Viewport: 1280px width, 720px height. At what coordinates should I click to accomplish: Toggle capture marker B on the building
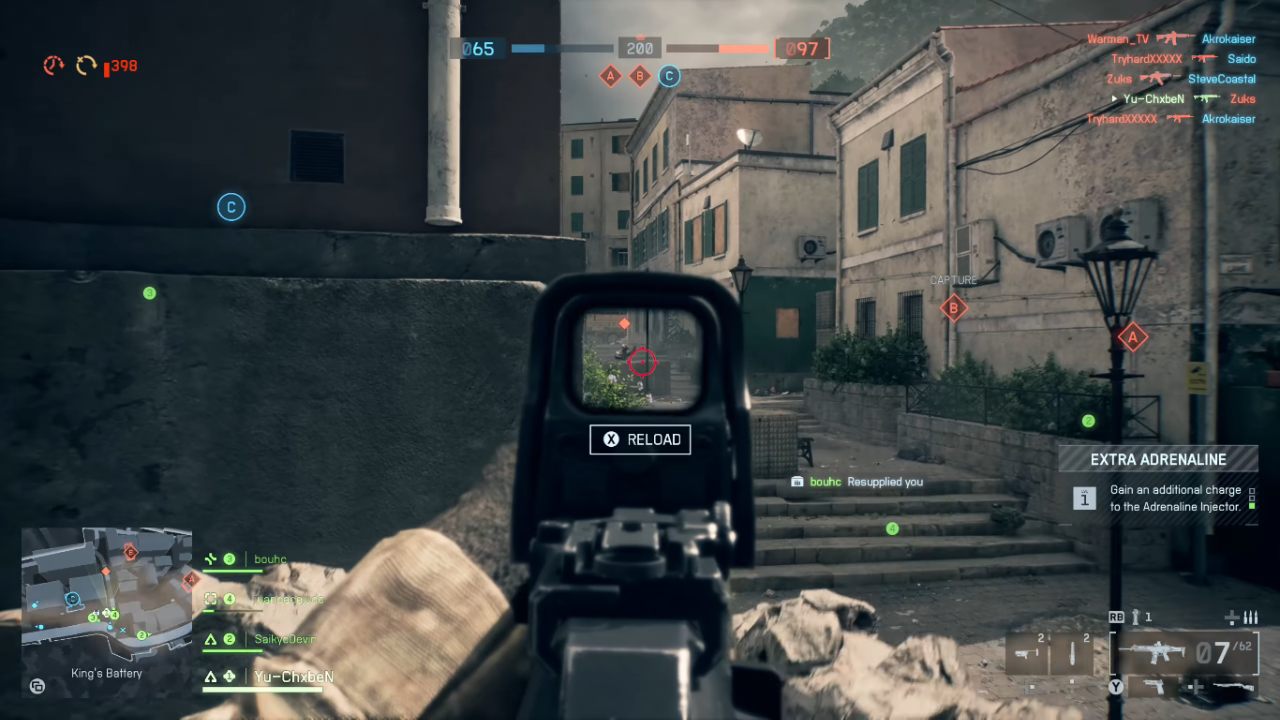pos(953,309)
